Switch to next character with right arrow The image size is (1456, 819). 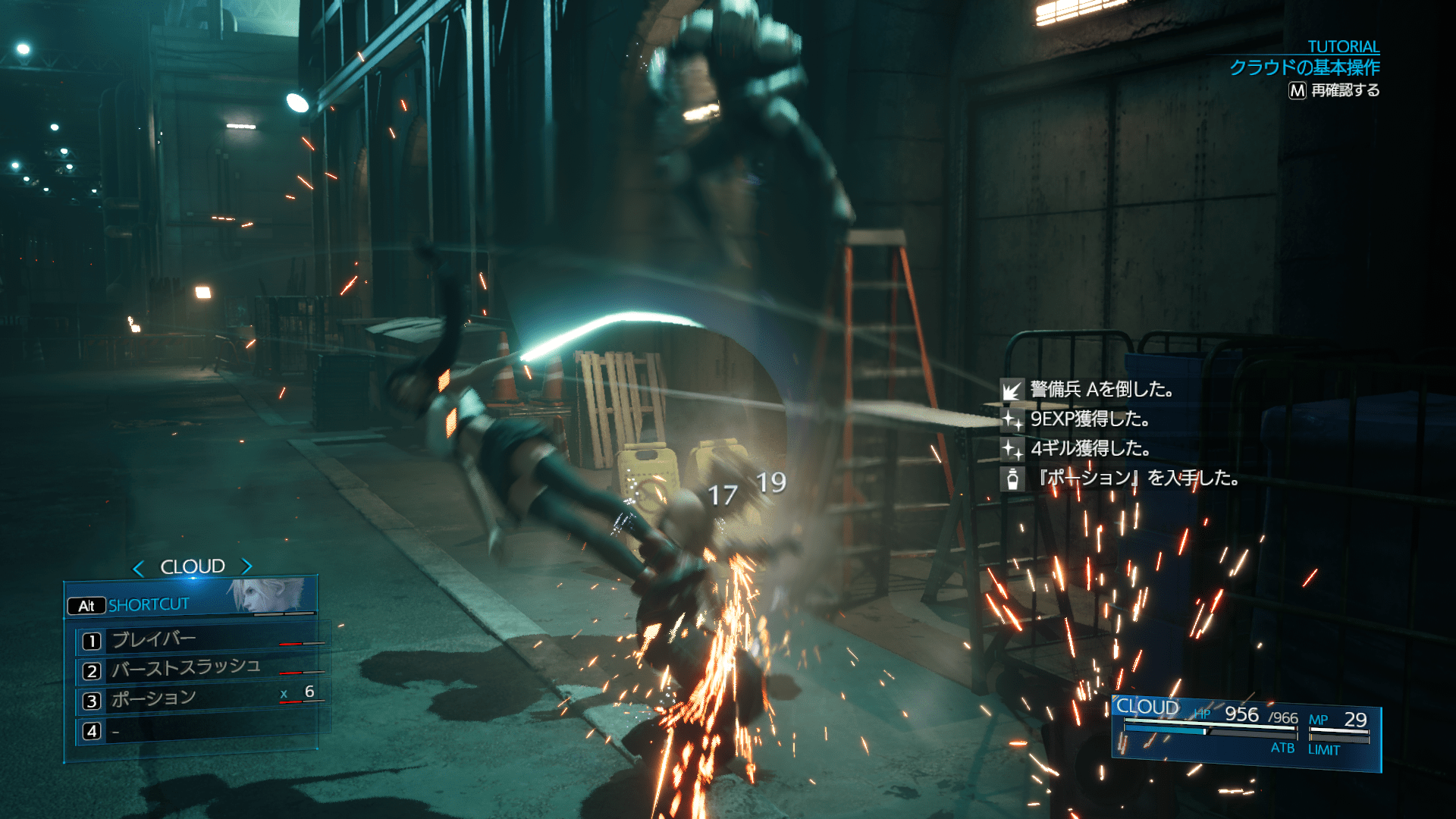246,566
